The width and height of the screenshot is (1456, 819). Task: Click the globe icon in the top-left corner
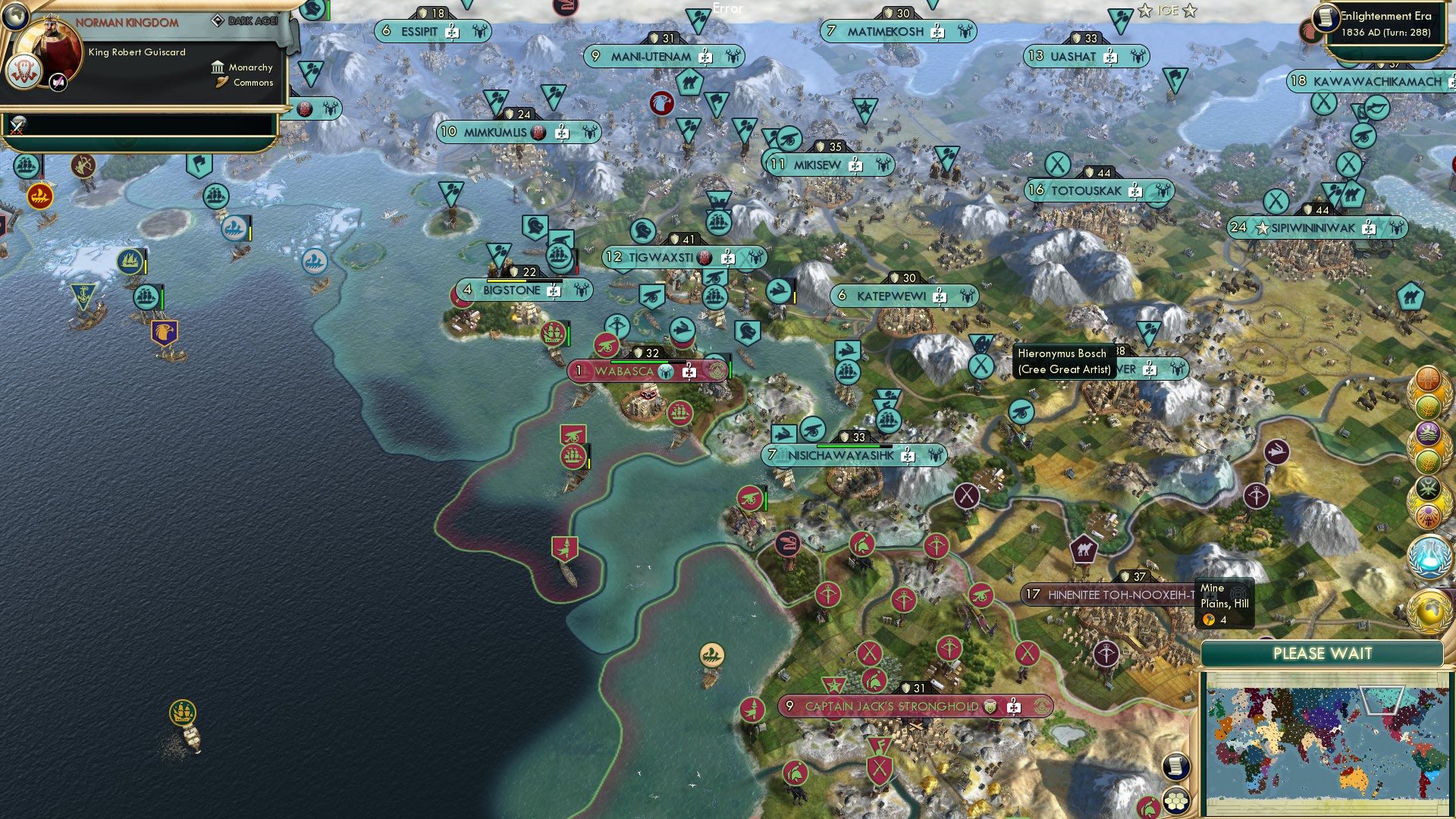point(15,17)
